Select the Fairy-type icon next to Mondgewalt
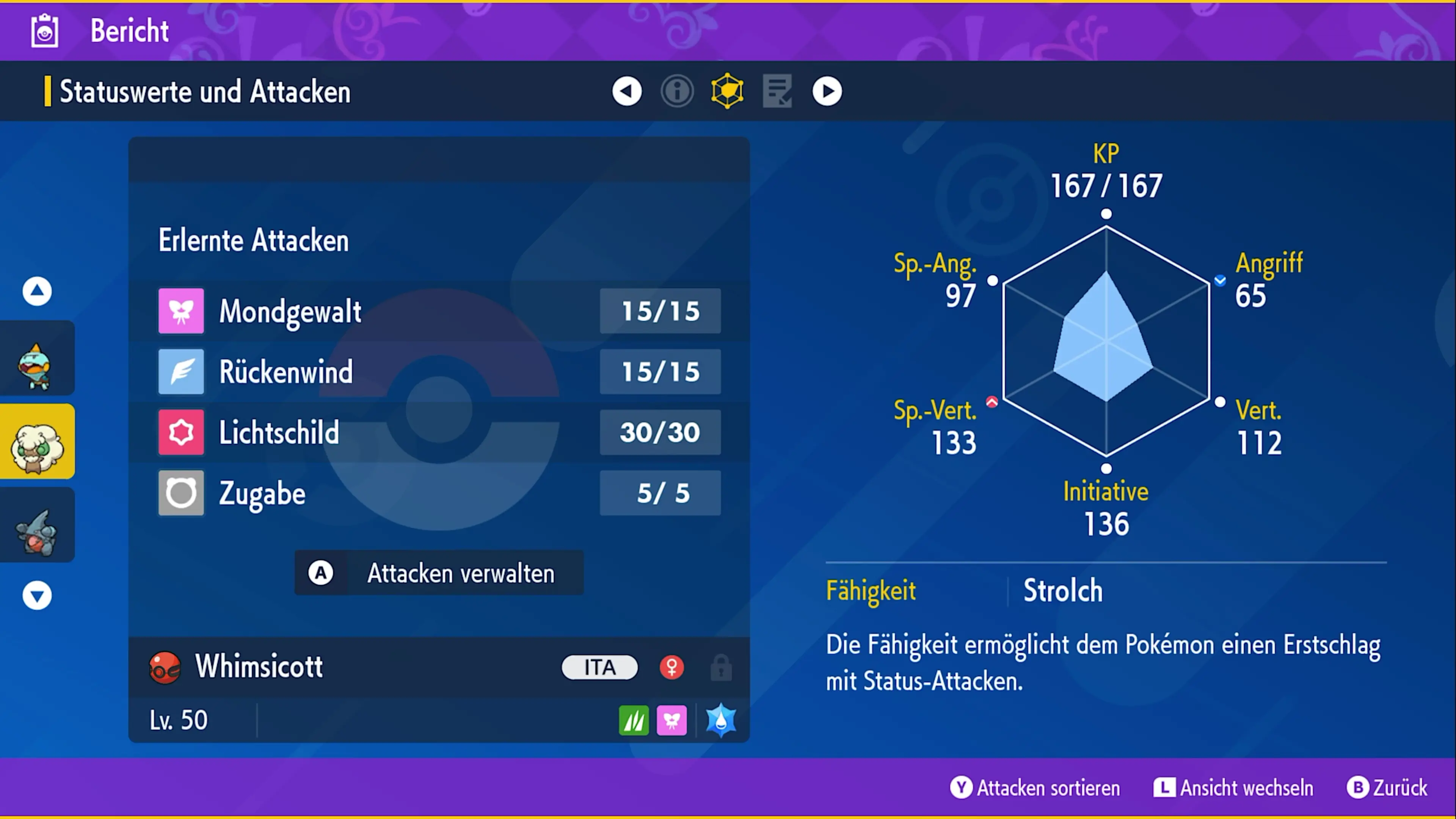Image resolution: width=1456 pixels, height=819 pixels. click(x=181, y=311)
